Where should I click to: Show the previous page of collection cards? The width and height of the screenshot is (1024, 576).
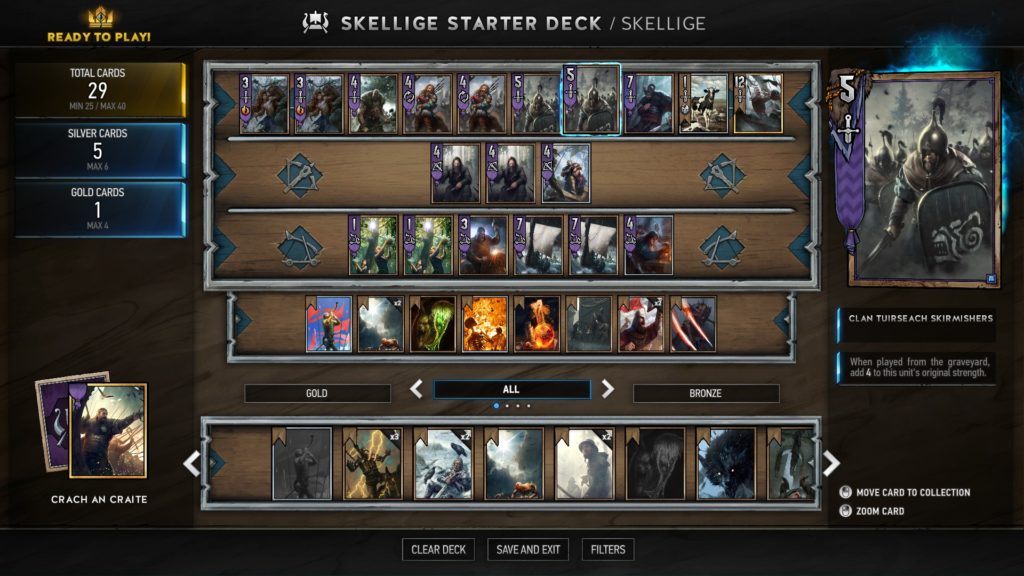point(192,463)
